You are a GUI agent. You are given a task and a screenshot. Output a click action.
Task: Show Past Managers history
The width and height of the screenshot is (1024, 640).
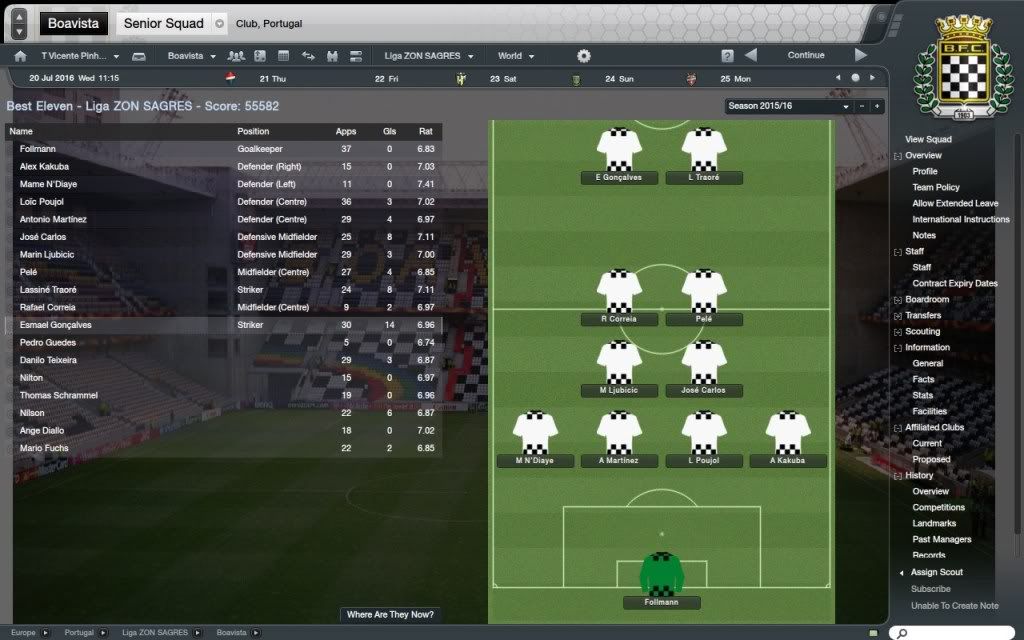[942, 540]
